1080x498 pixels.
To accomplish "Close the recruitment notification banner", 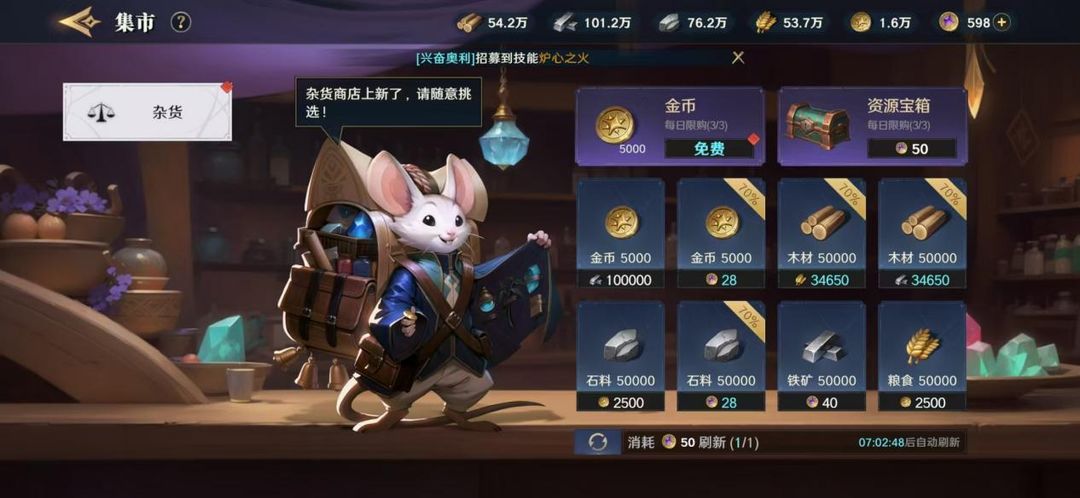I will tap(738, 58).
